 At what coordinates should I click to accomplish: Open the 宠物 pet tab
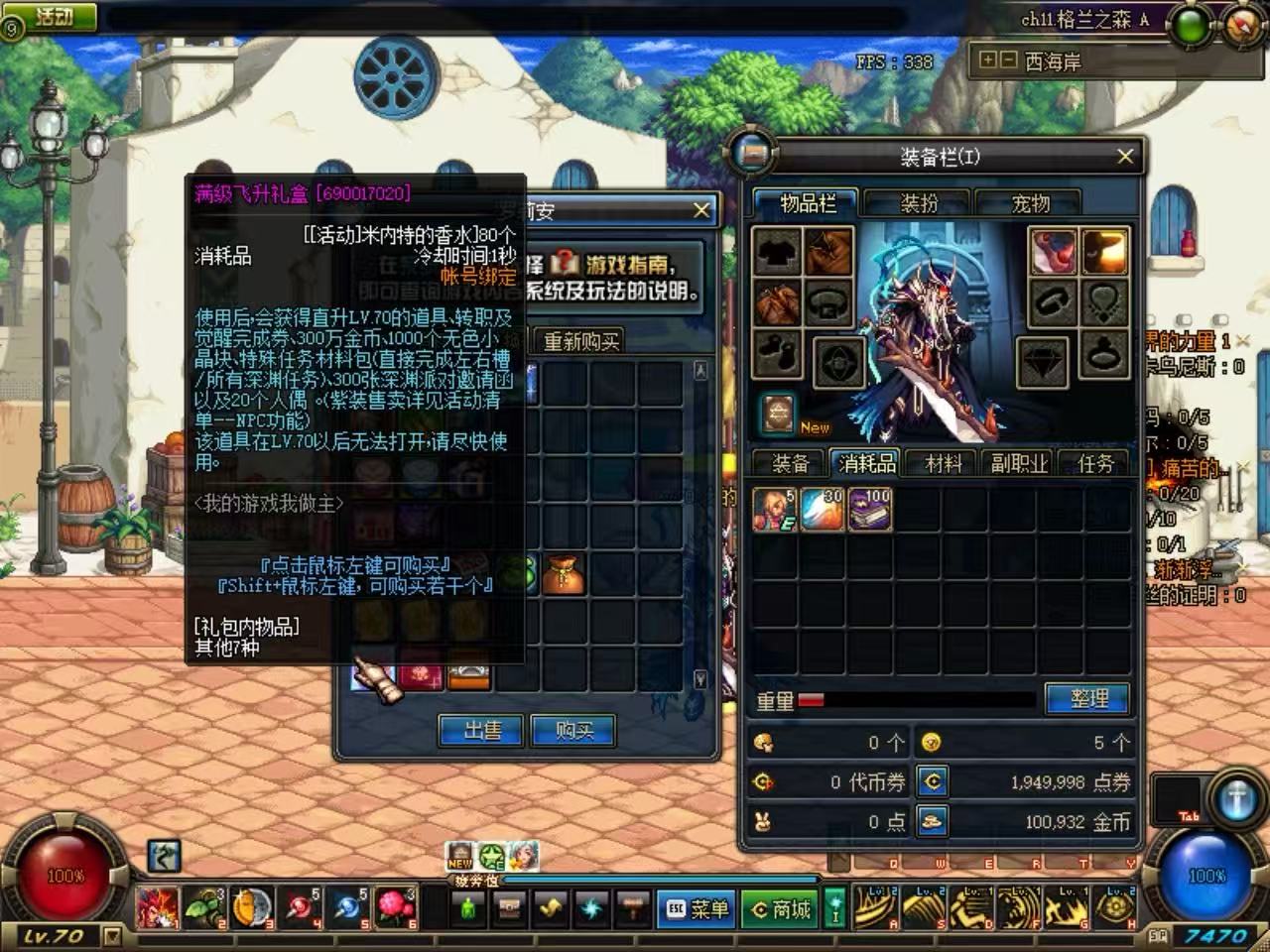click(1030, 204)
